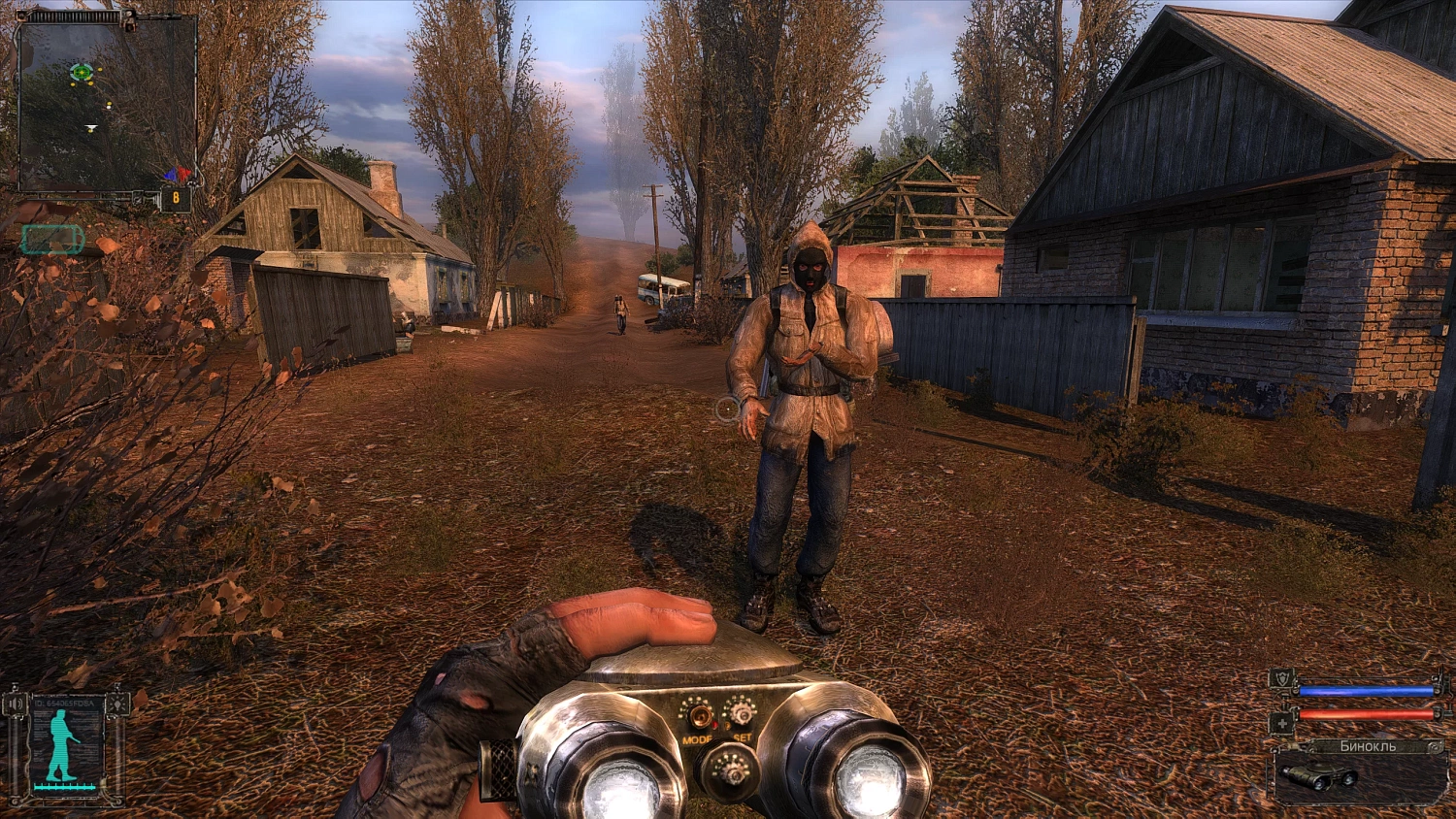The height and width of the screenshot is (819, 1456).
Task: Click the battery indicator below the minimap
Action: click(51, 238)
